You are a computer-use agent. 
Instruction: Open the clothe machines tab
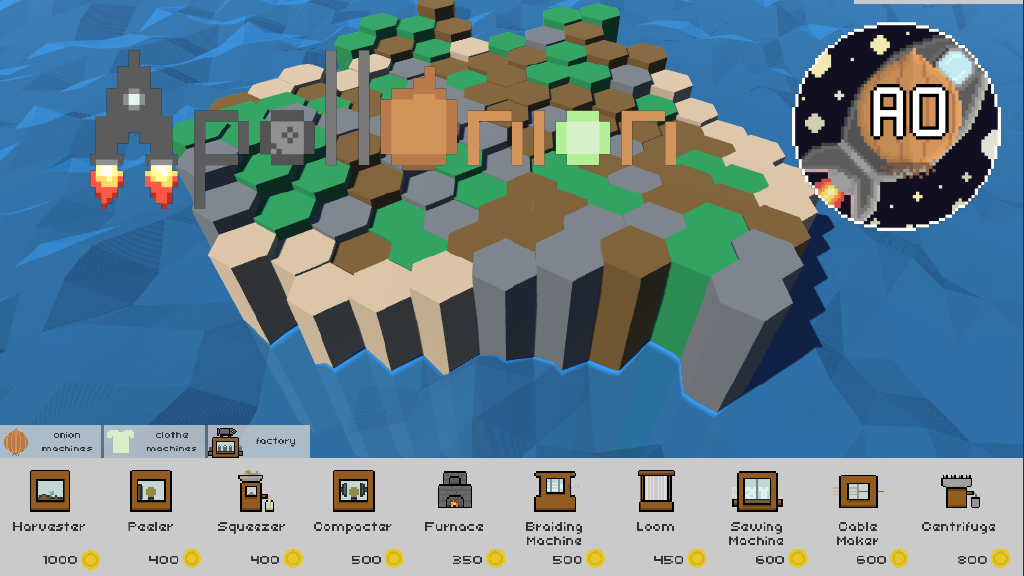(x=155, y=441)
